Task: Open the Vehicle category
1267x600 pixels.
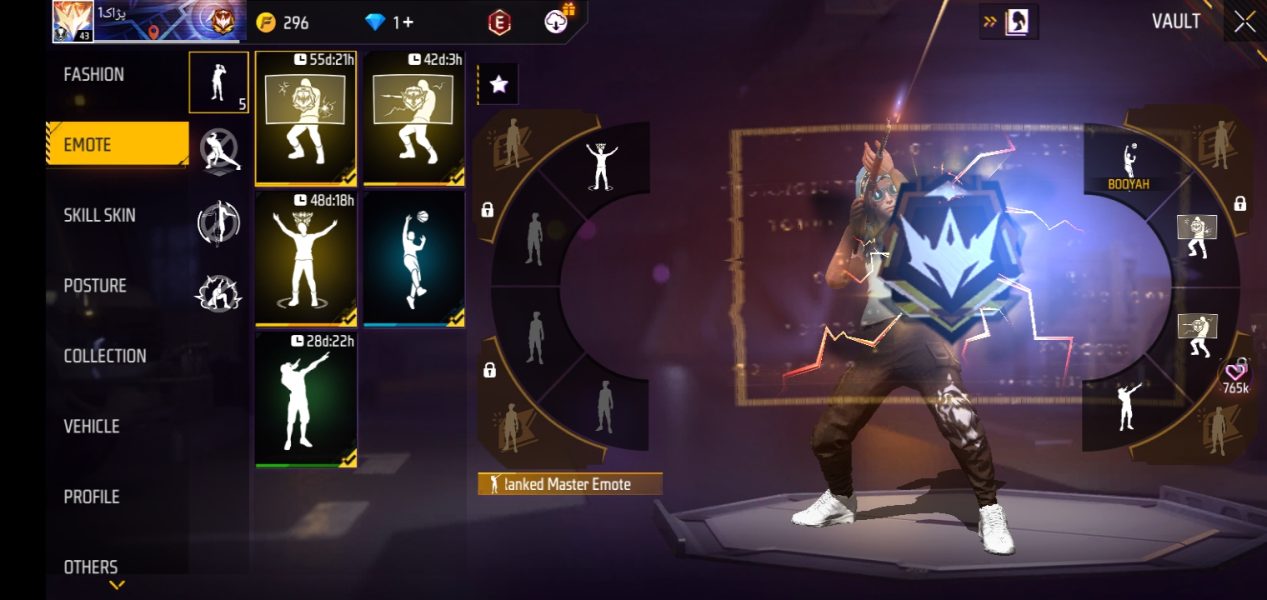Action: click(x=92, y=426)
